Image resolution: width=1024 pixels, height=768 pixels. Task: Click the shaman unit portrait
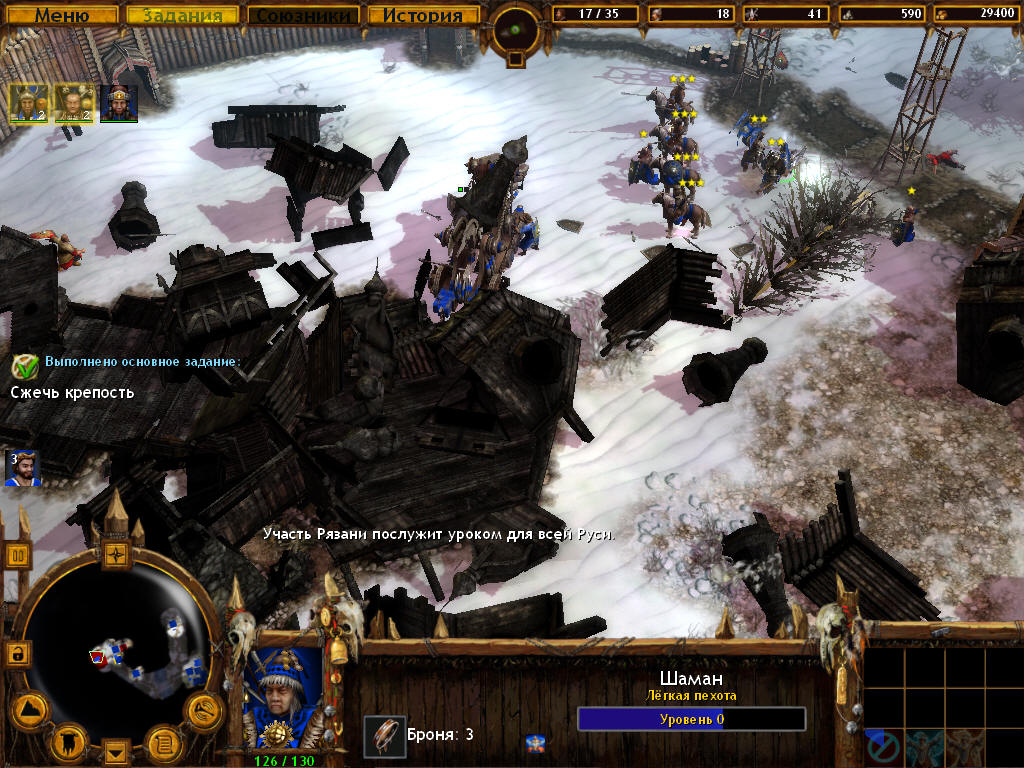click(x=283, y=696)
